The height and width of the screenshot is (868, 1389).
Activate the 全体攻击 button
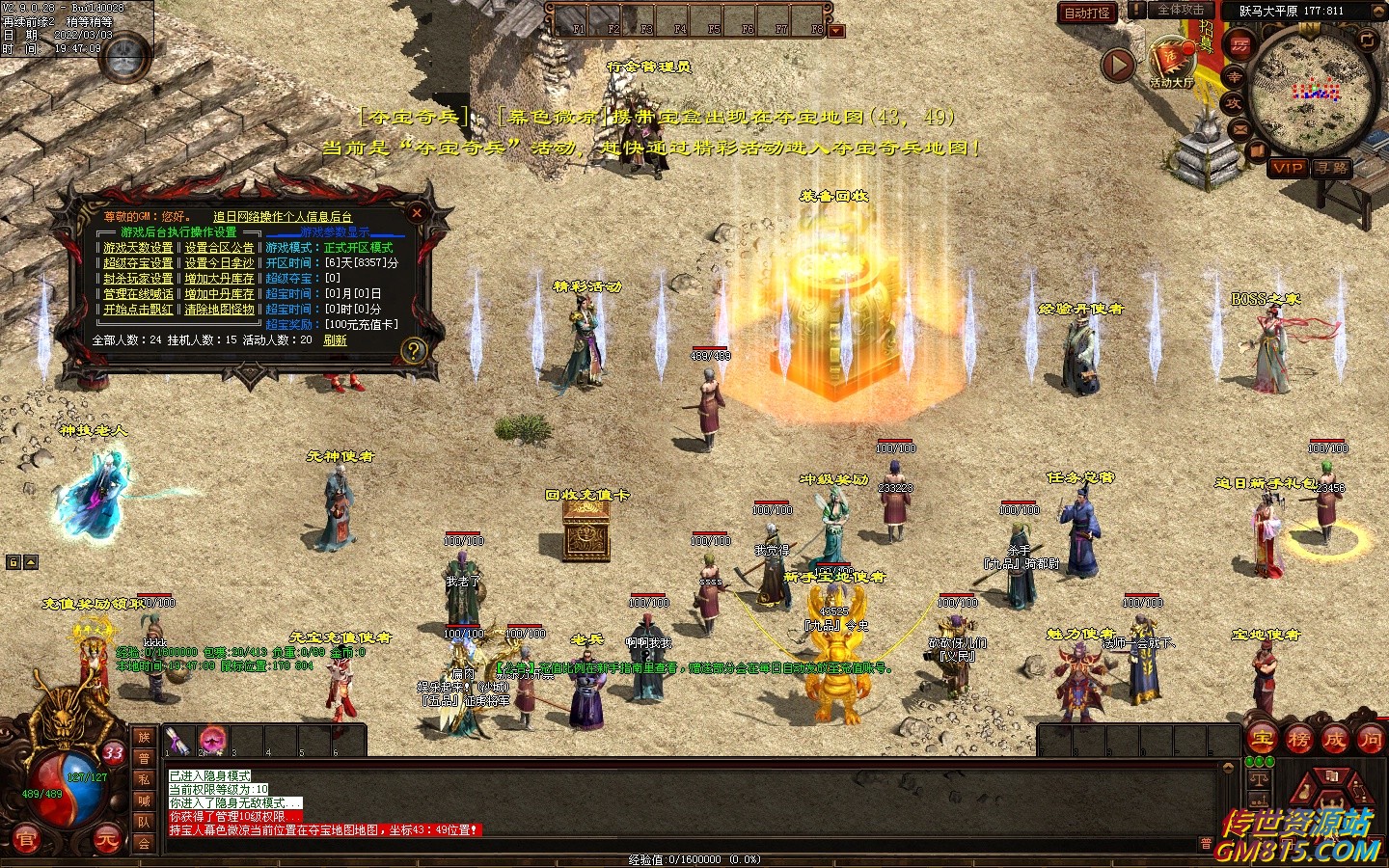point(1180,11)
